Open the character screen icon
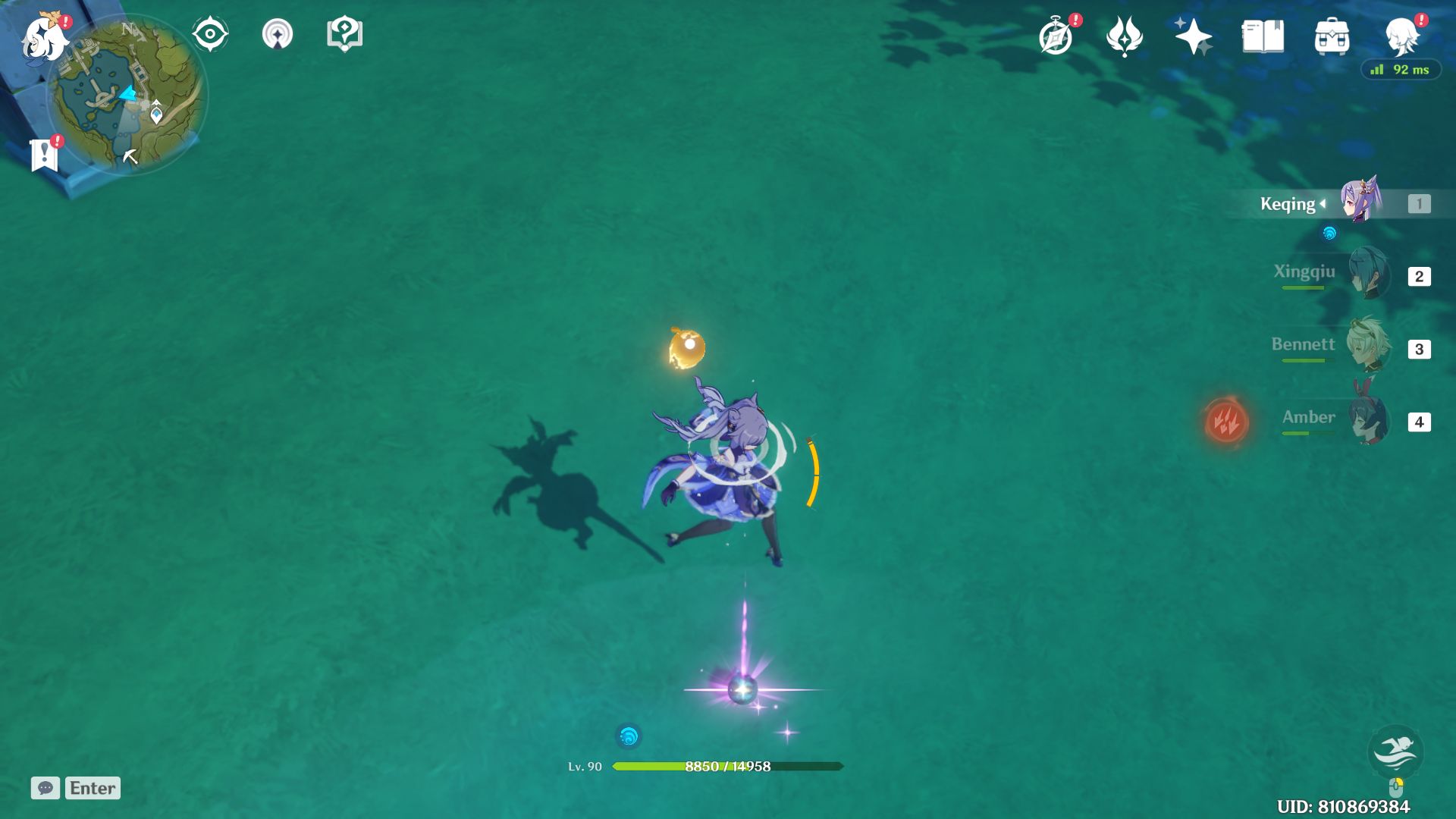 click(x=1401, y=36)
